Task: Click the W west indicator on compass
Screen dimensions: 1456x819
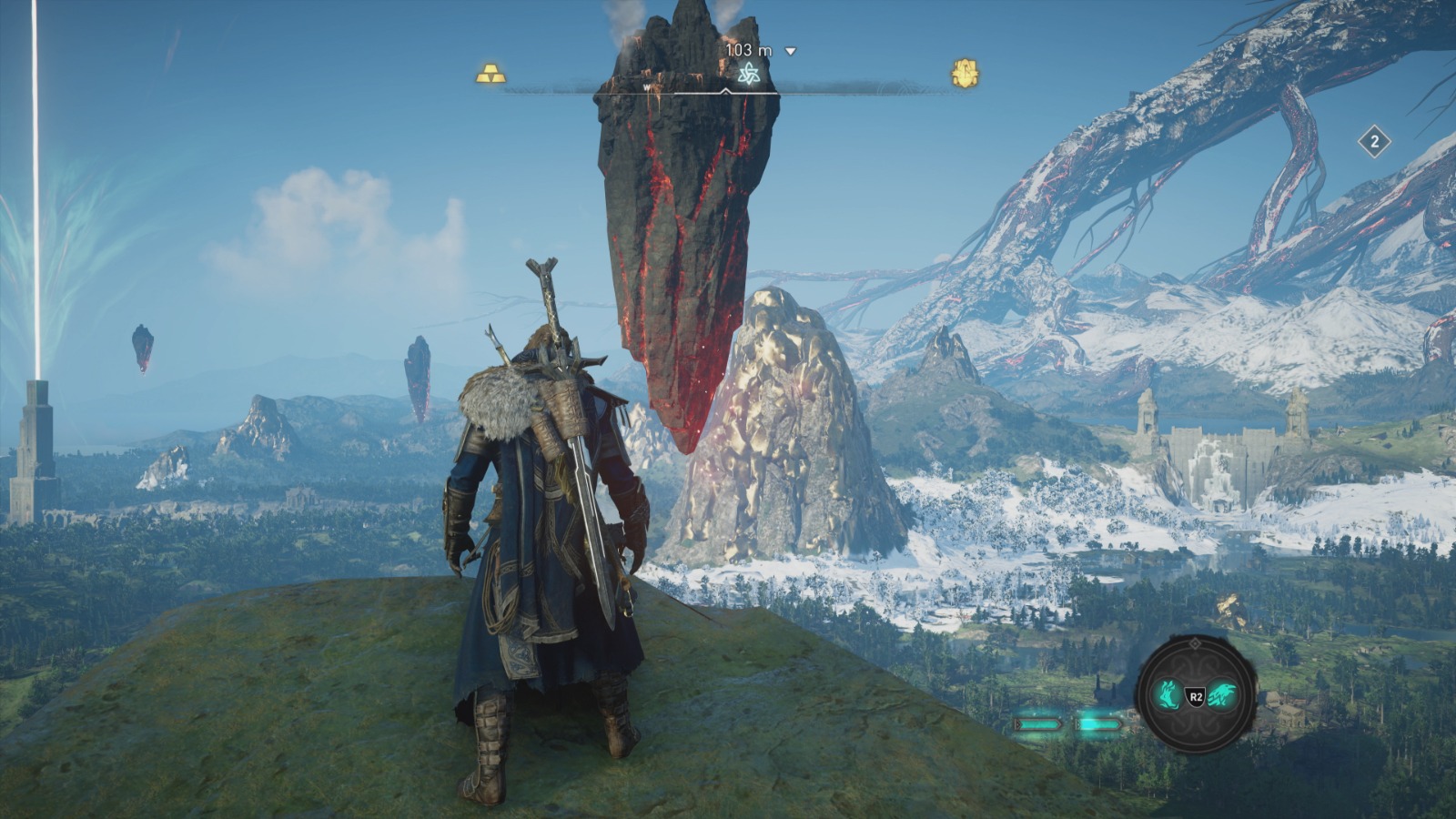Action: click(x=645, y=87)
